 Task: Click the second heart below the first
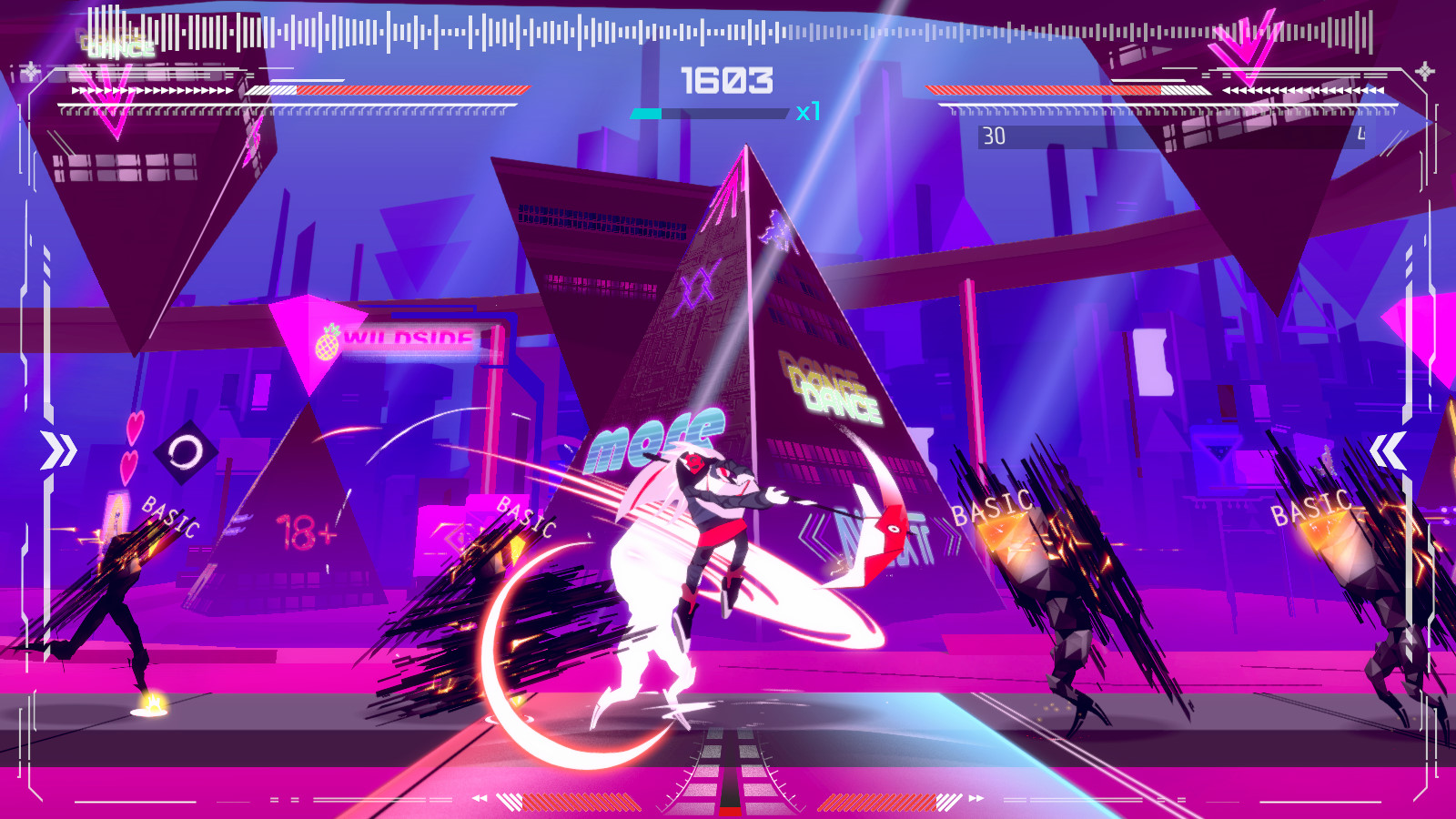pos(130,466)
